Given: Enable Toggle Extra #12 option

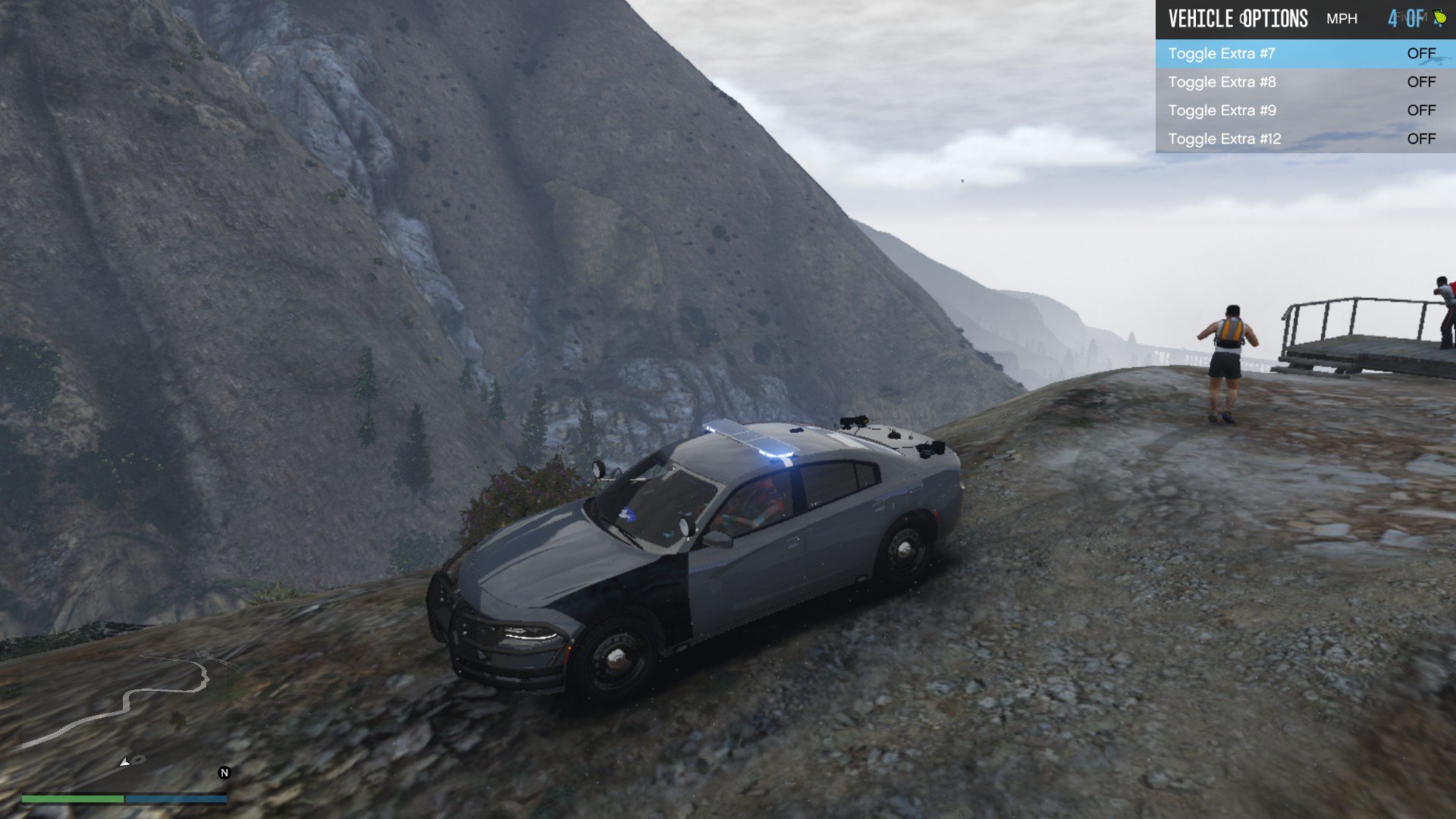Looking at the screenshot, I should pos(1304,139).
